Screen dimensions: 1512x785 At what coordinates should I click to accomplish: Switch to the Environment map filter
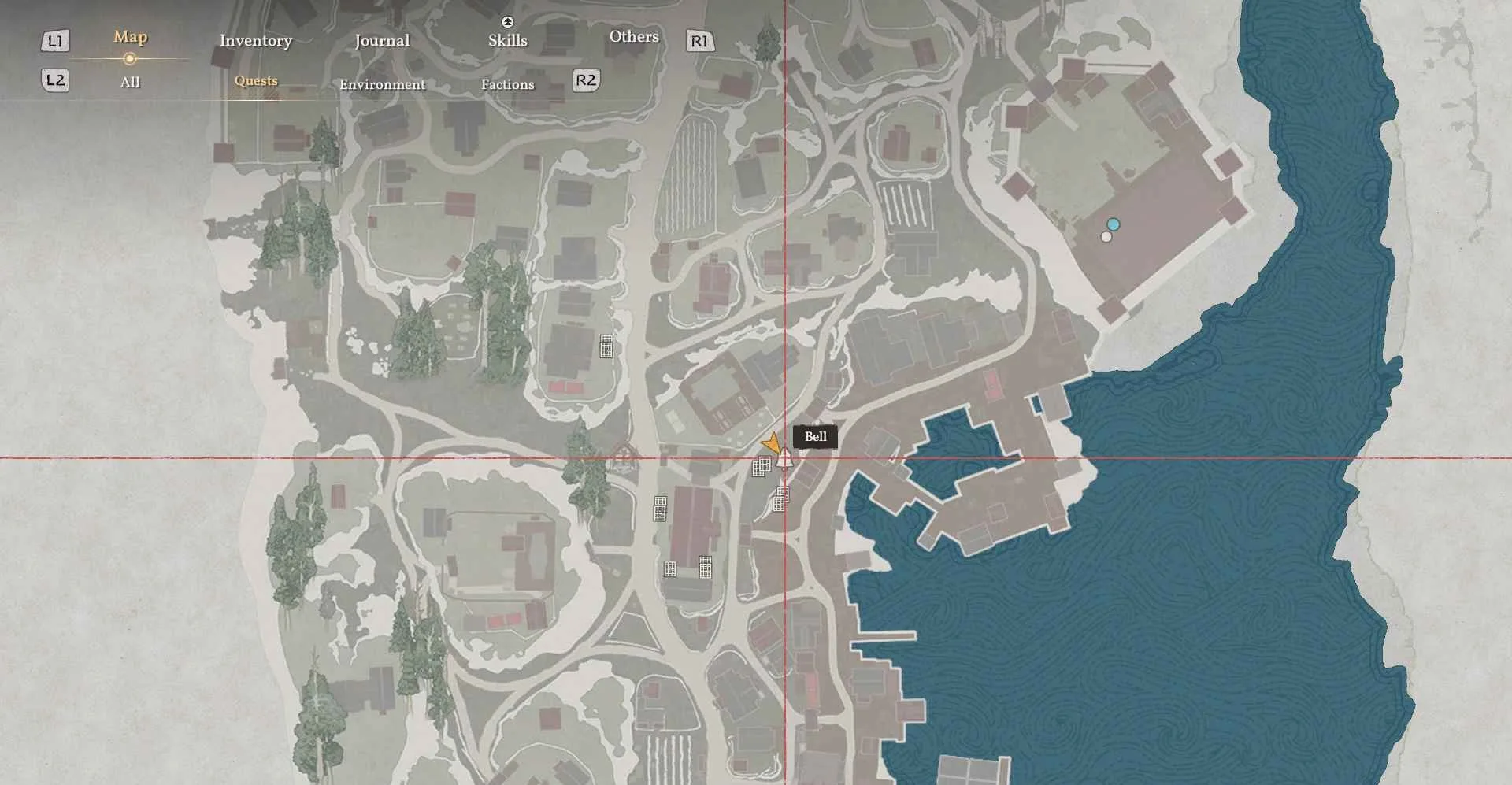382,84
